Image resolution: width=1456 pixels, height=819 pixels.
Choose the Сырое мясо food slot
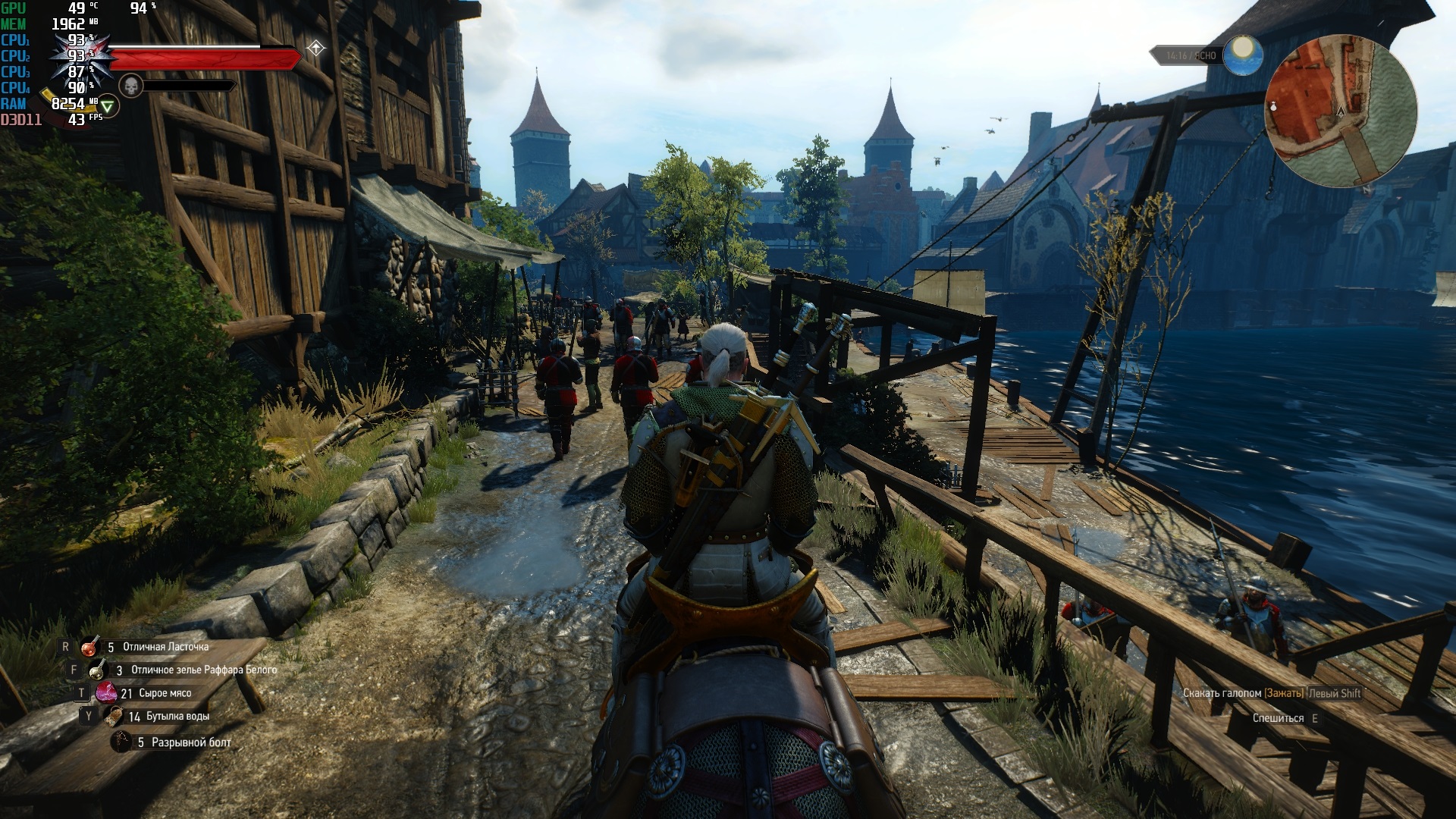pyautogui.click(x=105, y=692)
